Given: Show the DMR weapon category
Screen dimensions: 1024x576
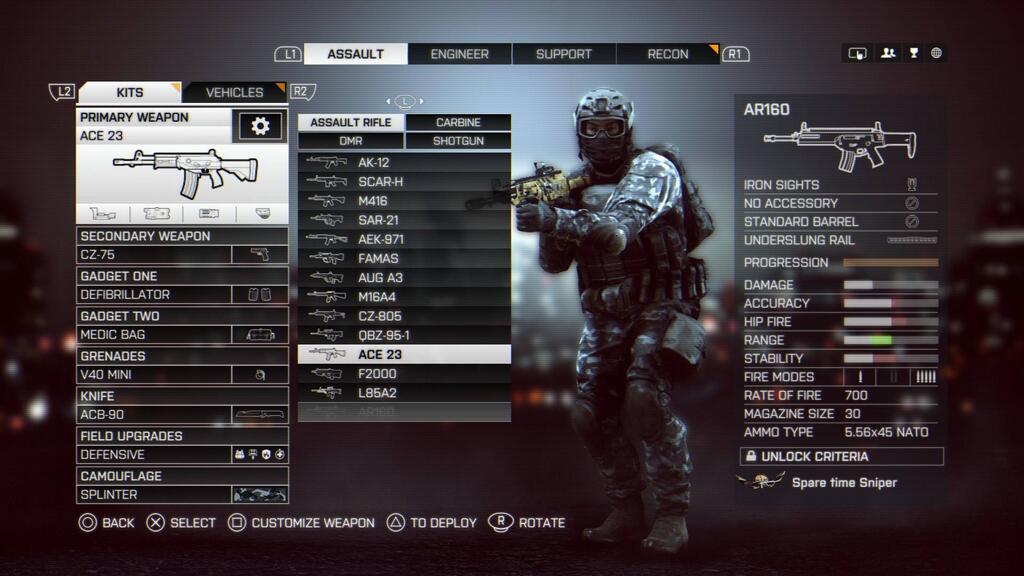Looking at the screenshot, I should 351,141.
